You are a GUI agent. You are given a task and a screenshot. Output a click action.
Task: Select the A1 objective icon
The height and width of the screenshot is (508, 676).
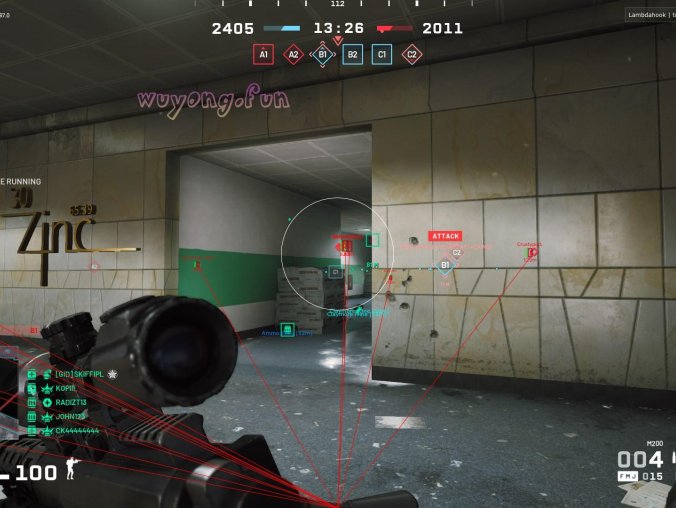pyautogui.click(x=263, y=55)
